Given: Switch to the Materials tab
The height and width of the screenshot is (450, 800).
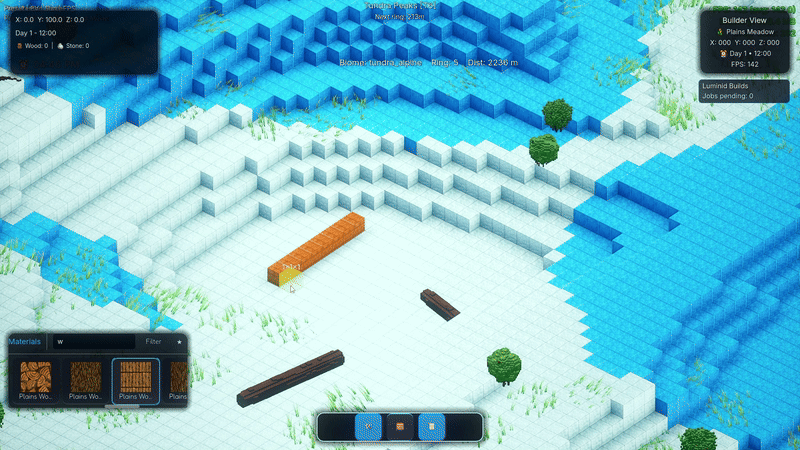Looking at the screenshot, I should 25,341.
